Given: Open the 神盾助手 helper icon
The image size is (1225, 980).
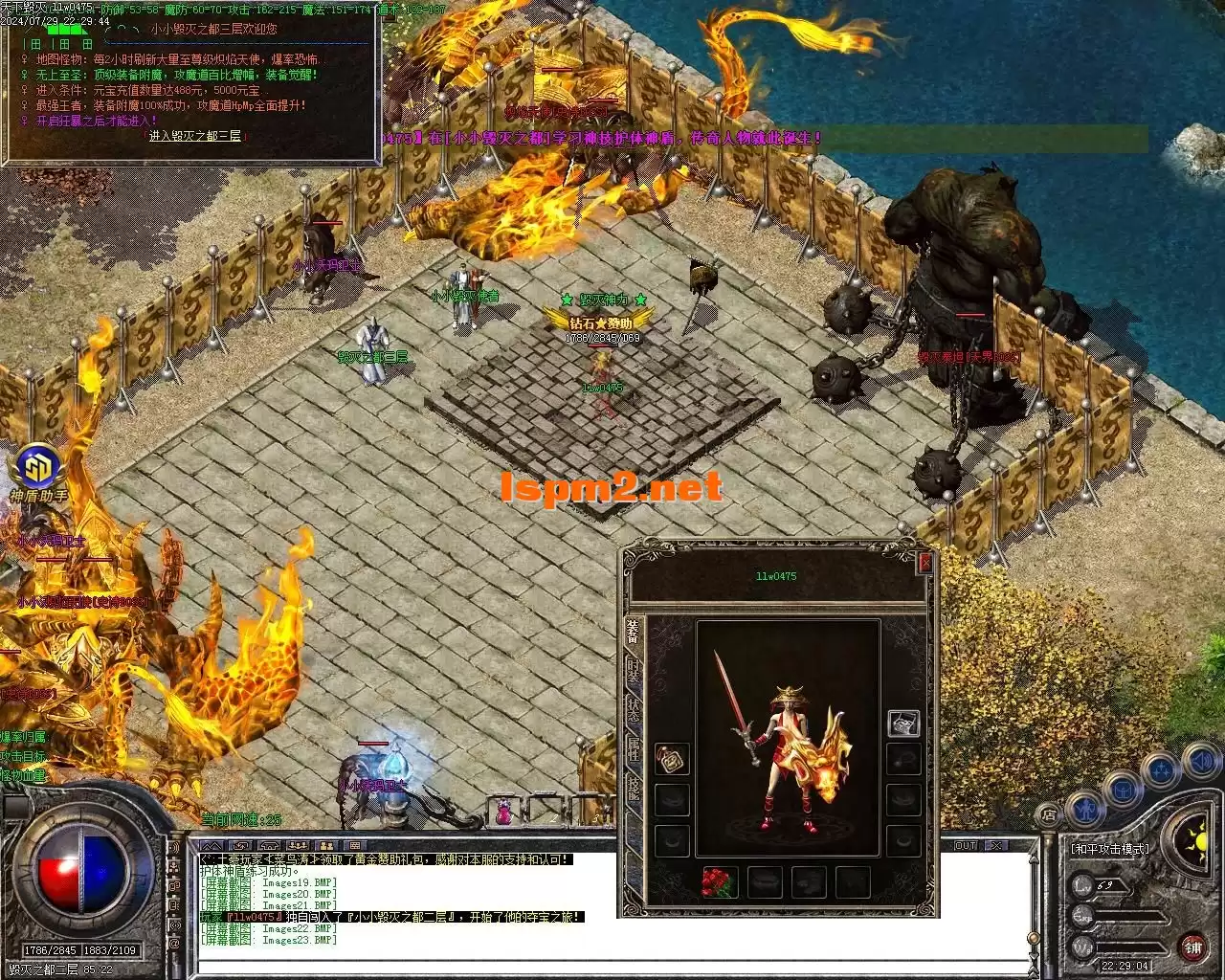Looking at the screenshot, I should tap(37, 469).
